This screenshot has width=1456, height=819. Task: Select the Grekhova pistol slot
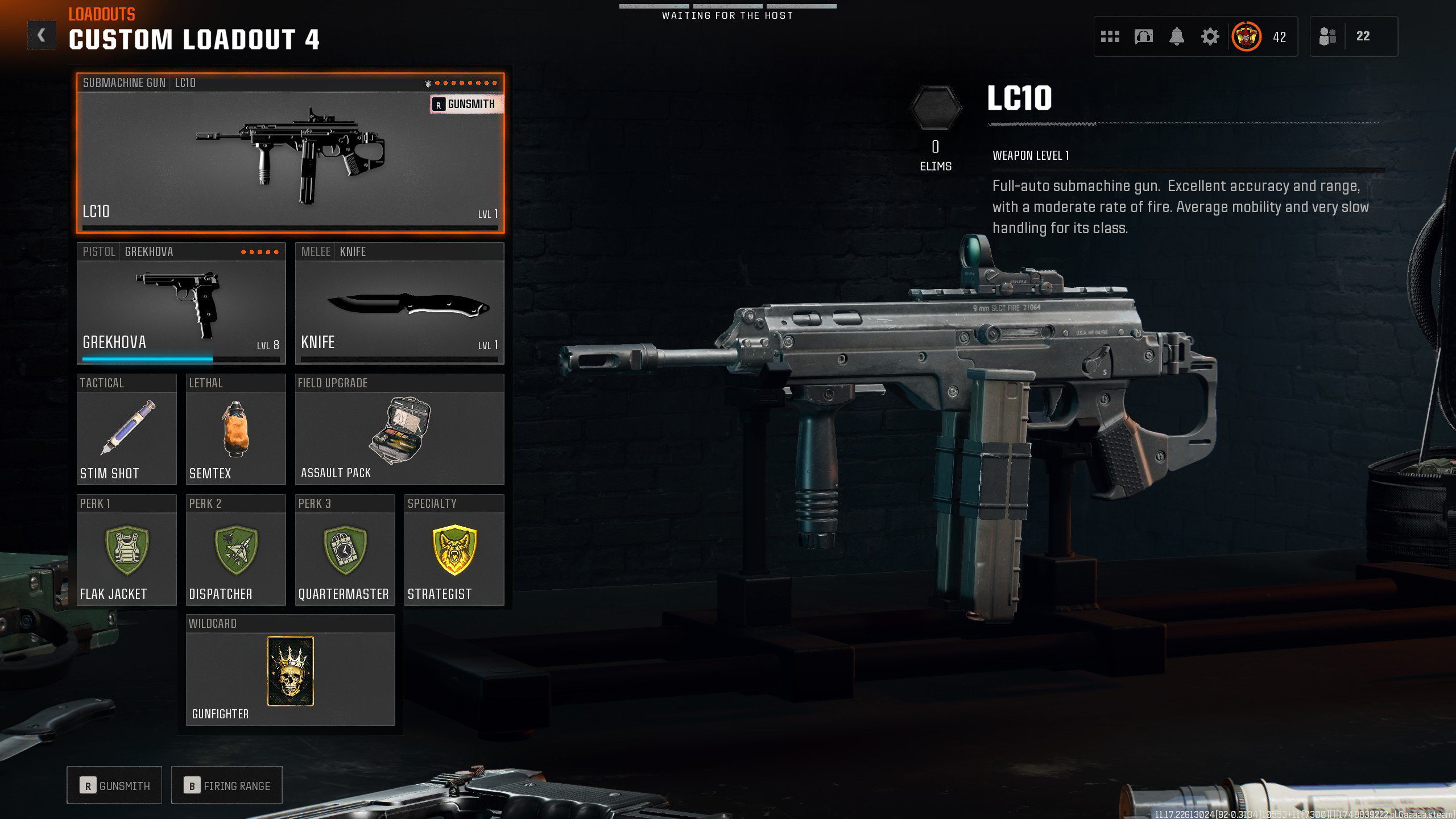(181, 304)
